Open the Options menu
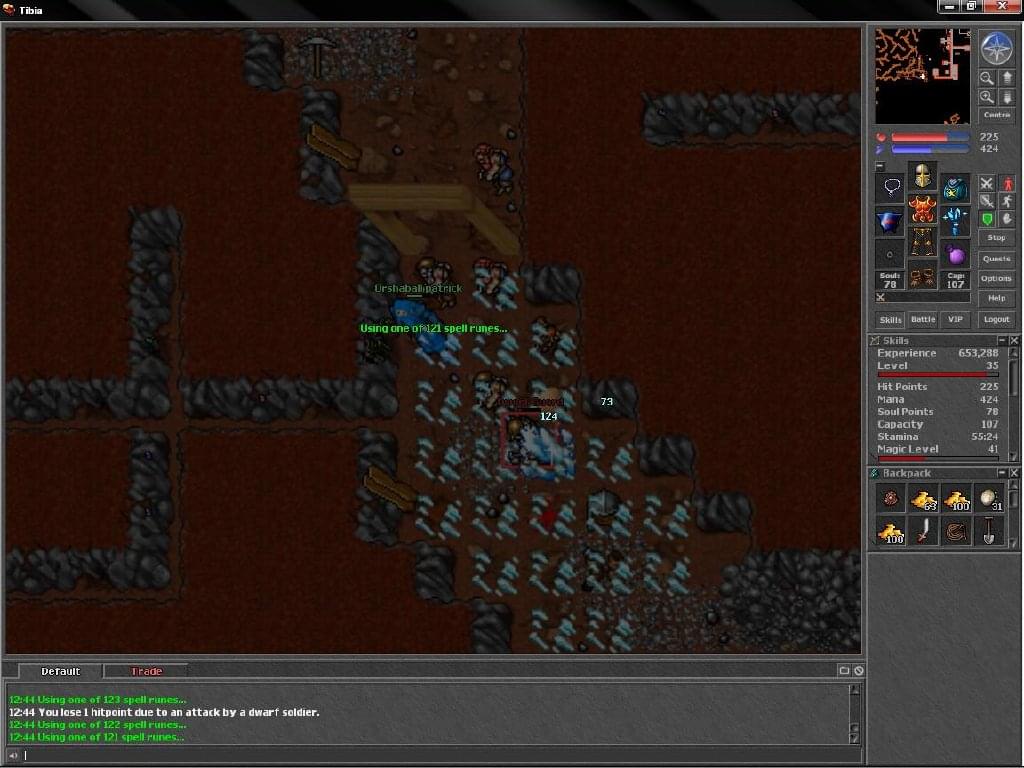Screen dimensions: 1024x768 pos(996,279)
